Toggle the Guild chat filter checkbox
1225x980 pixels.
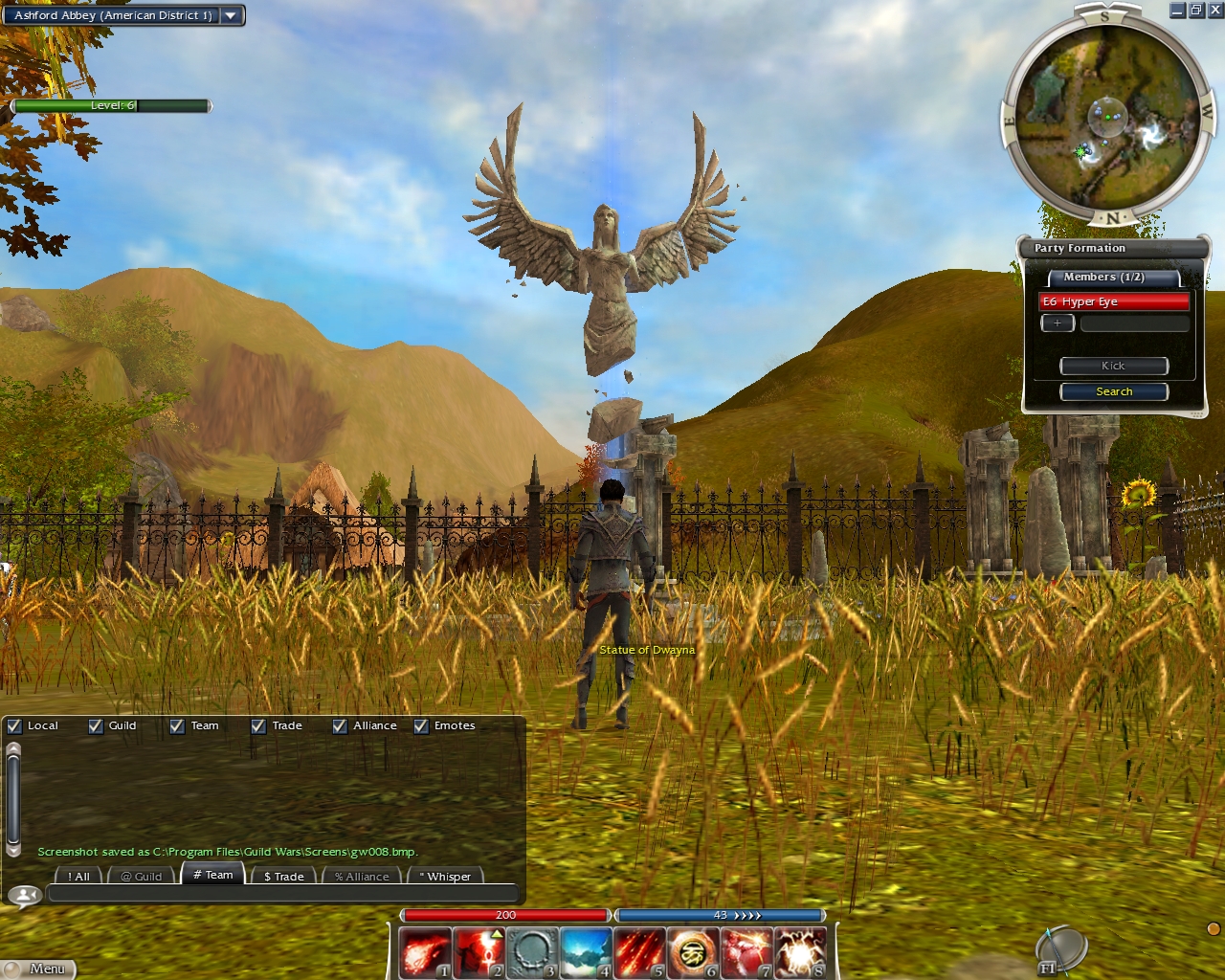pyautogui.click(x=96, y=726)
